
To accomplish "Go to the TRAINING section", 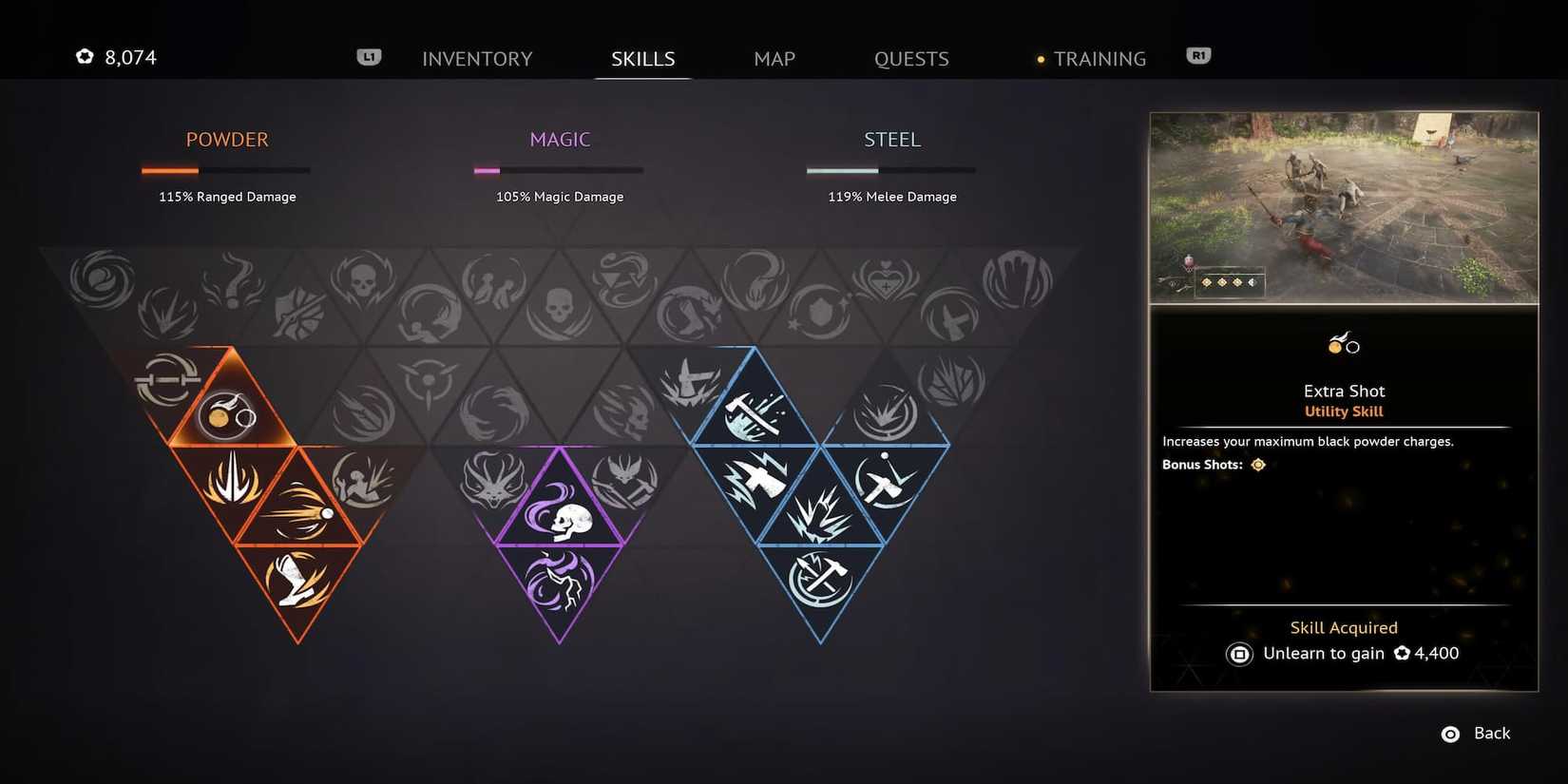I will (1100, 58).
